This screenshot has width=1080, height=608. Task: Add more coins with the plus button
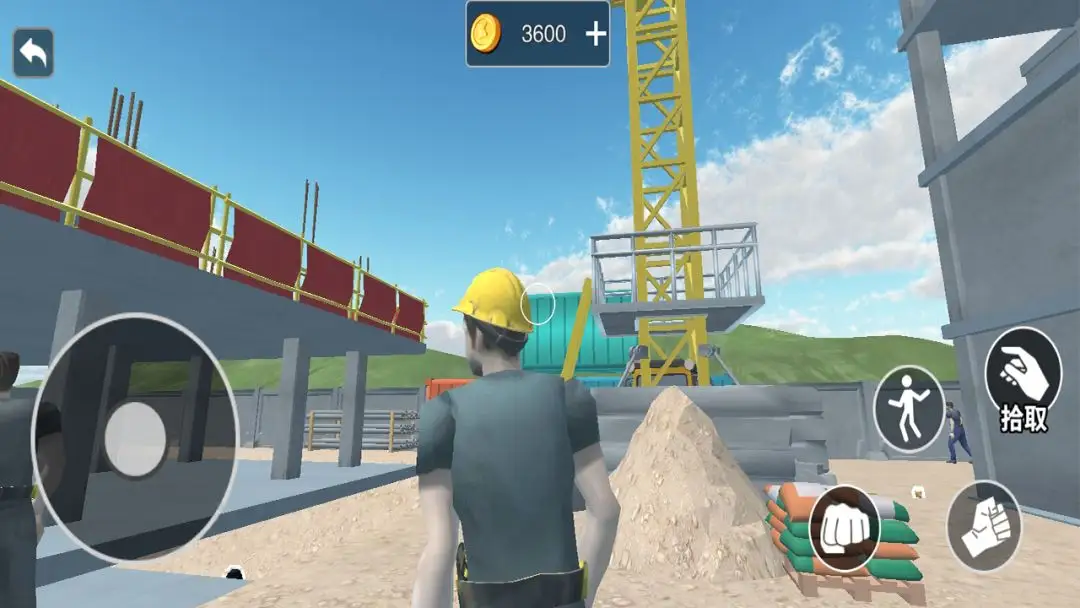coord(596,34)
